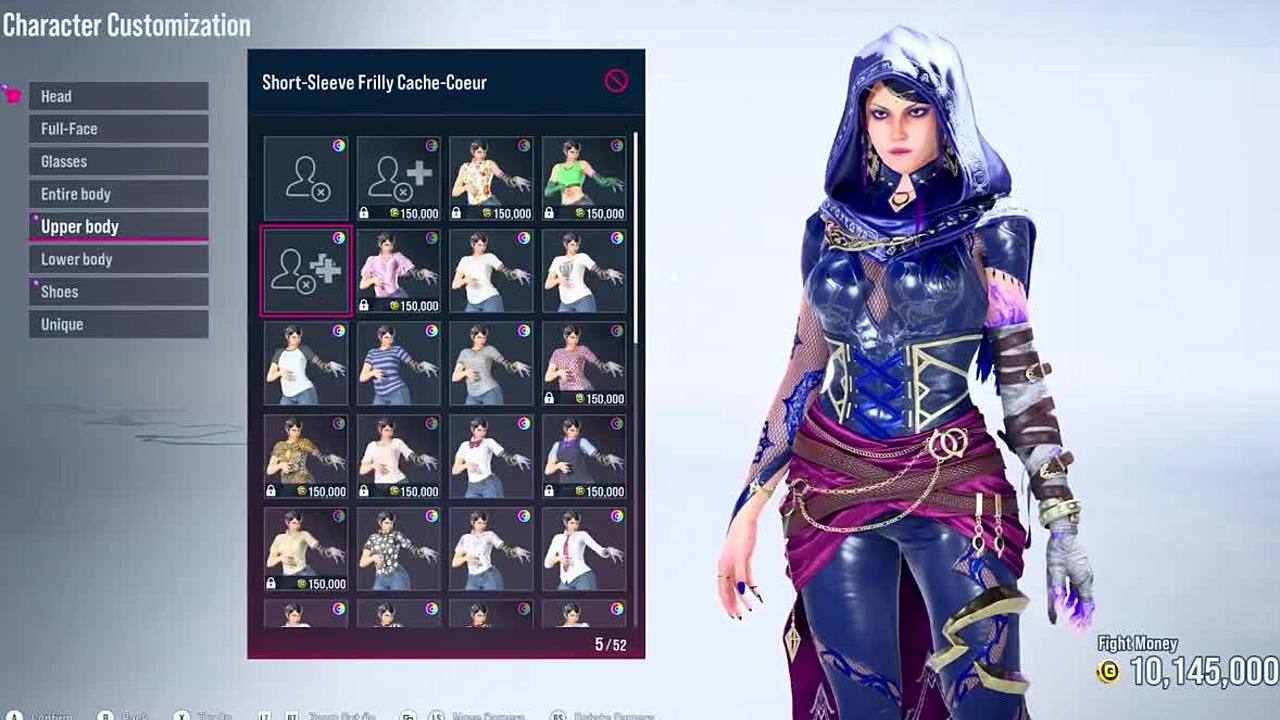Image resolution: width=1280 pixels, height=720 pixels.
Task: Pick the locked green crop top
Action: click(x=584, y=178)
